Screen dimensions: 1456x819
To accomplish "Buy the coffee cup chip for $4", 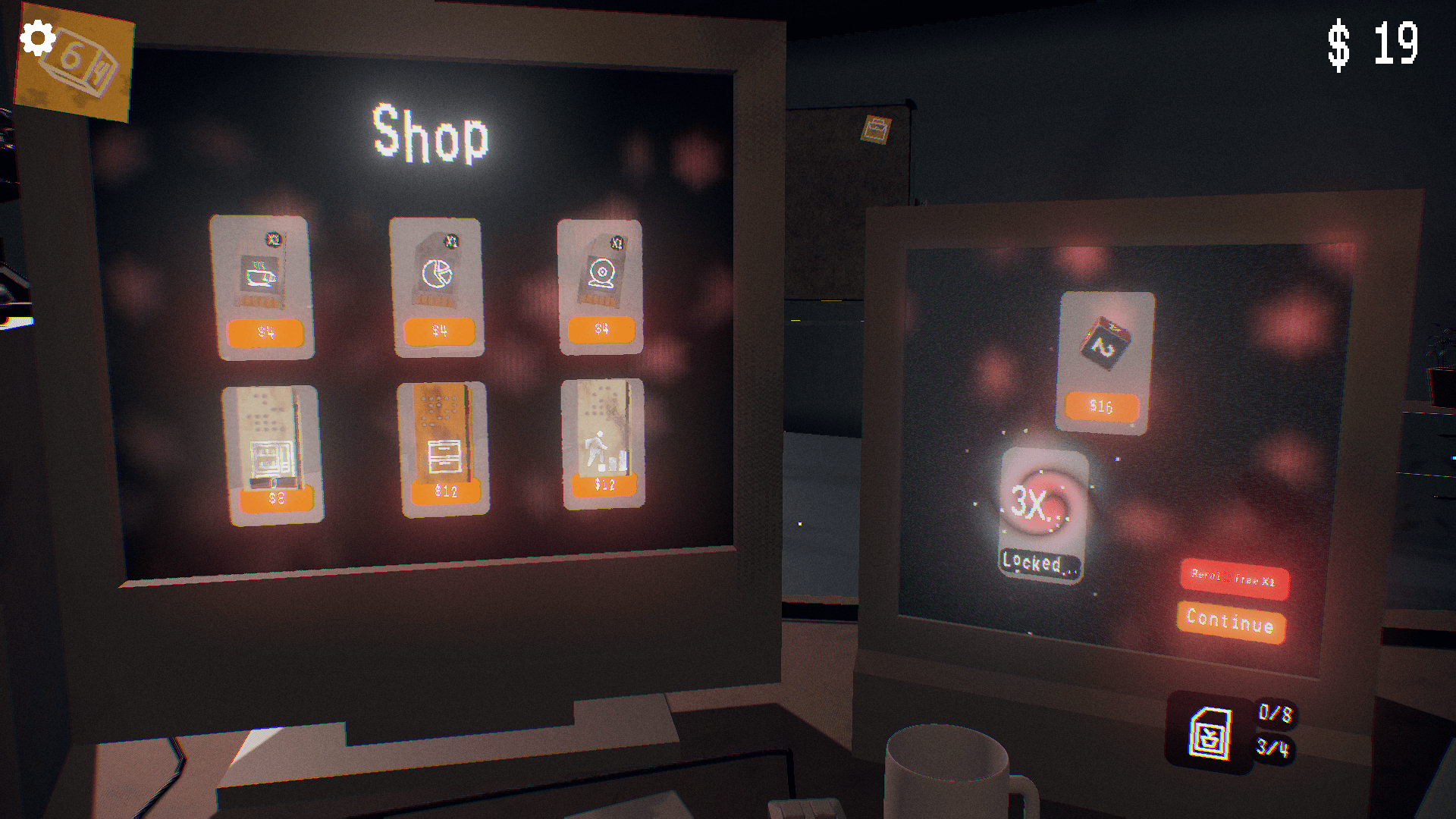I will point(265,332).
